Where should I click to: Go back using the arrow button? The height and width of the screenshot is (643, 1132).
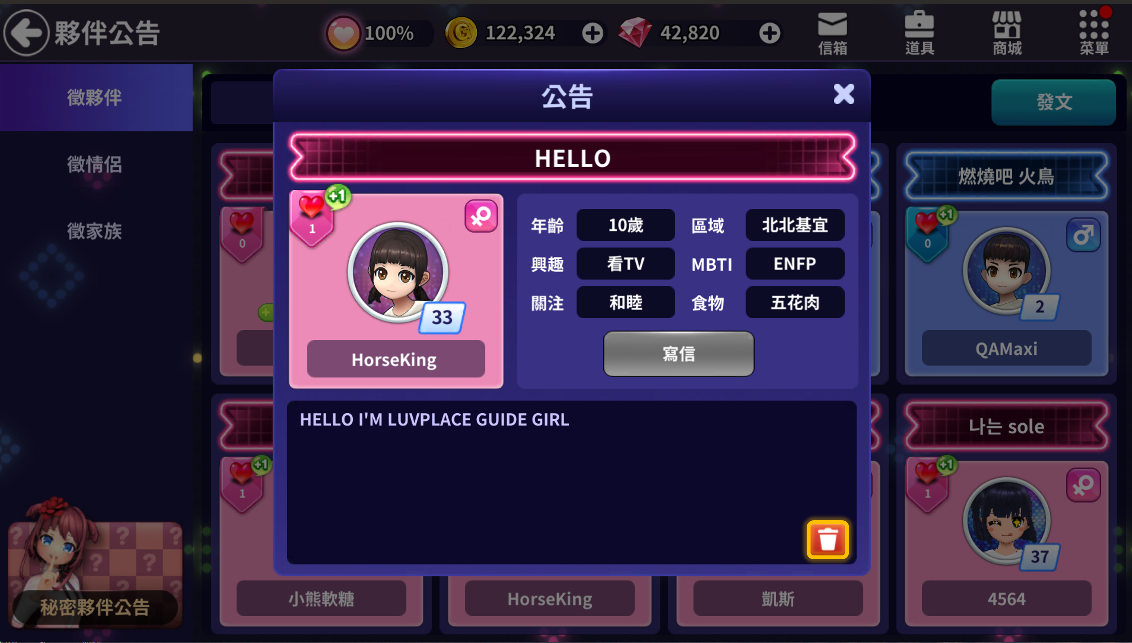click(x=26, y=33)
